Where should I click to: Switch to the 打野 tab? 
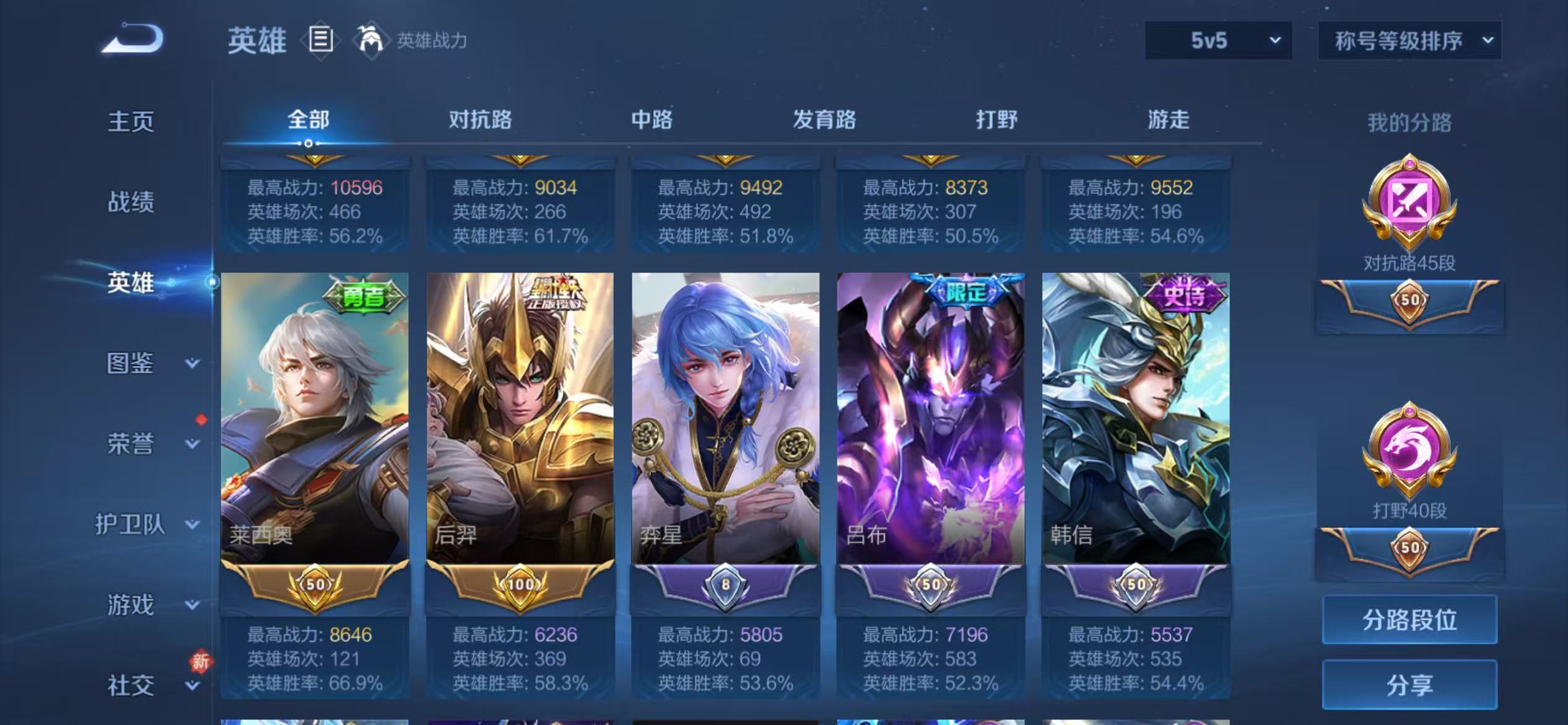pos(996,120)
